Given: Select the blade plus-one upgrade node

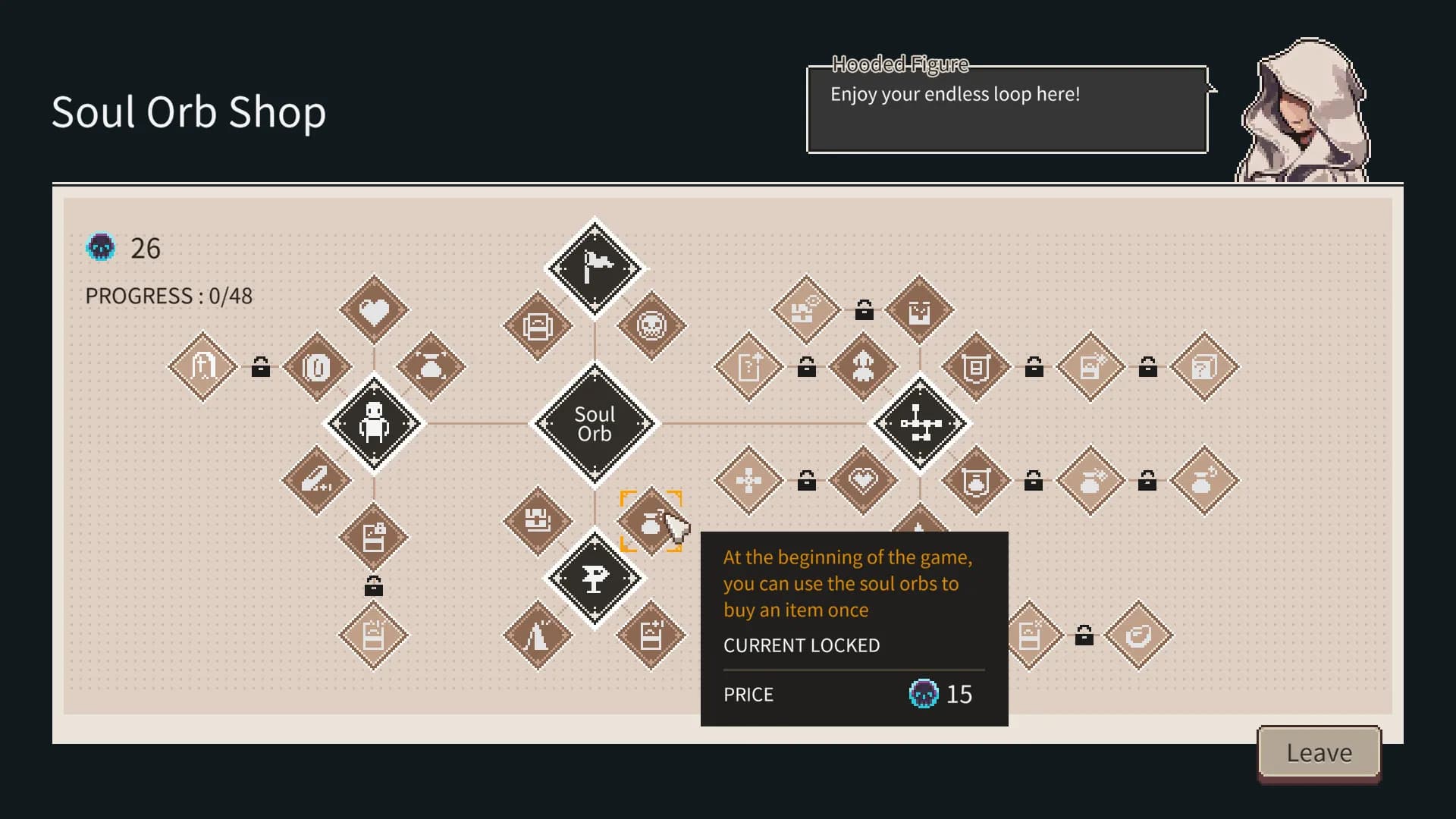Looking at the screenshot, I should (x=317, y=480).
